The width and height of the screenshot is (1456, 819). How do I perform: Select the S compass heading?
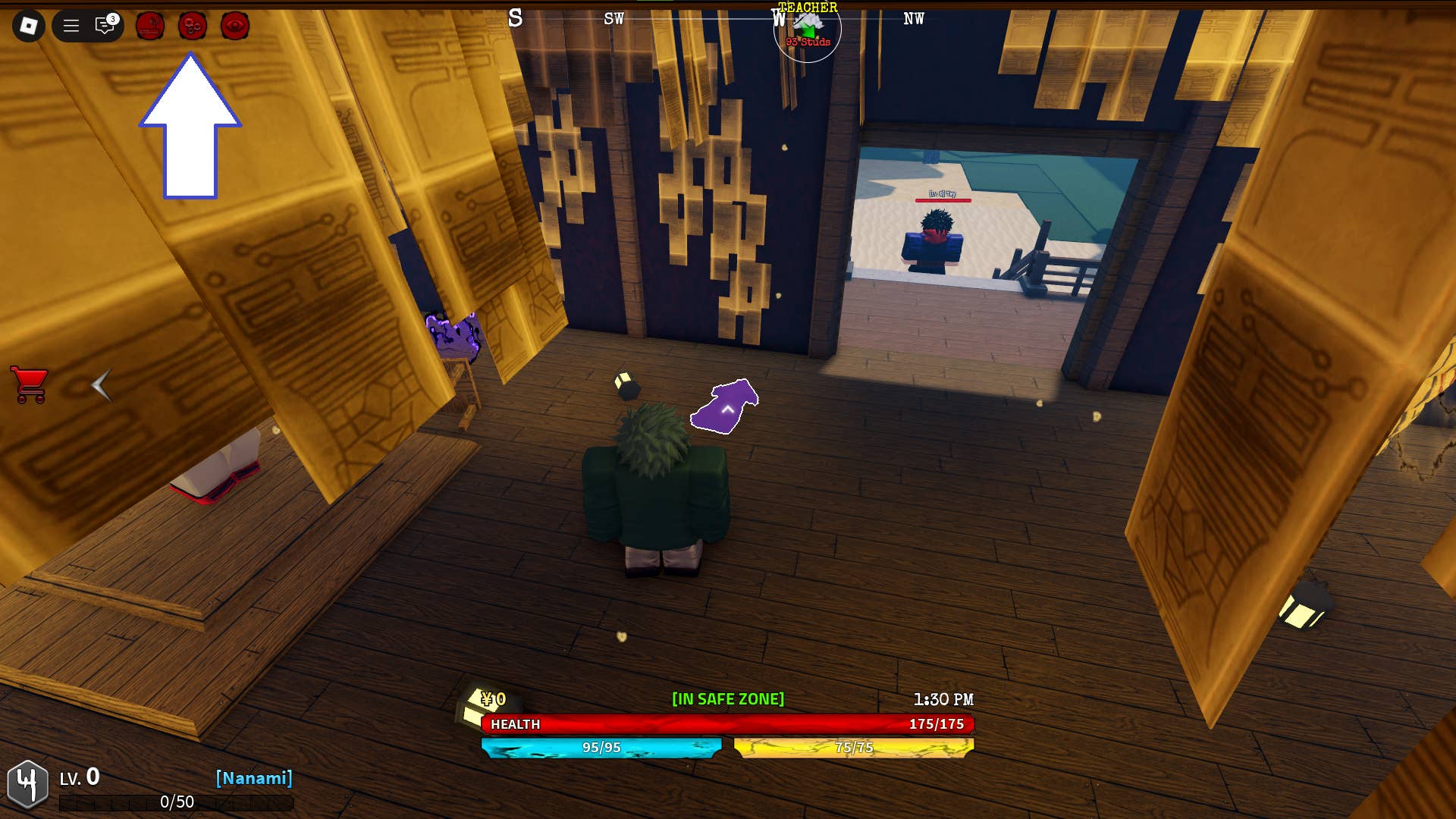(x=516, y=19)
